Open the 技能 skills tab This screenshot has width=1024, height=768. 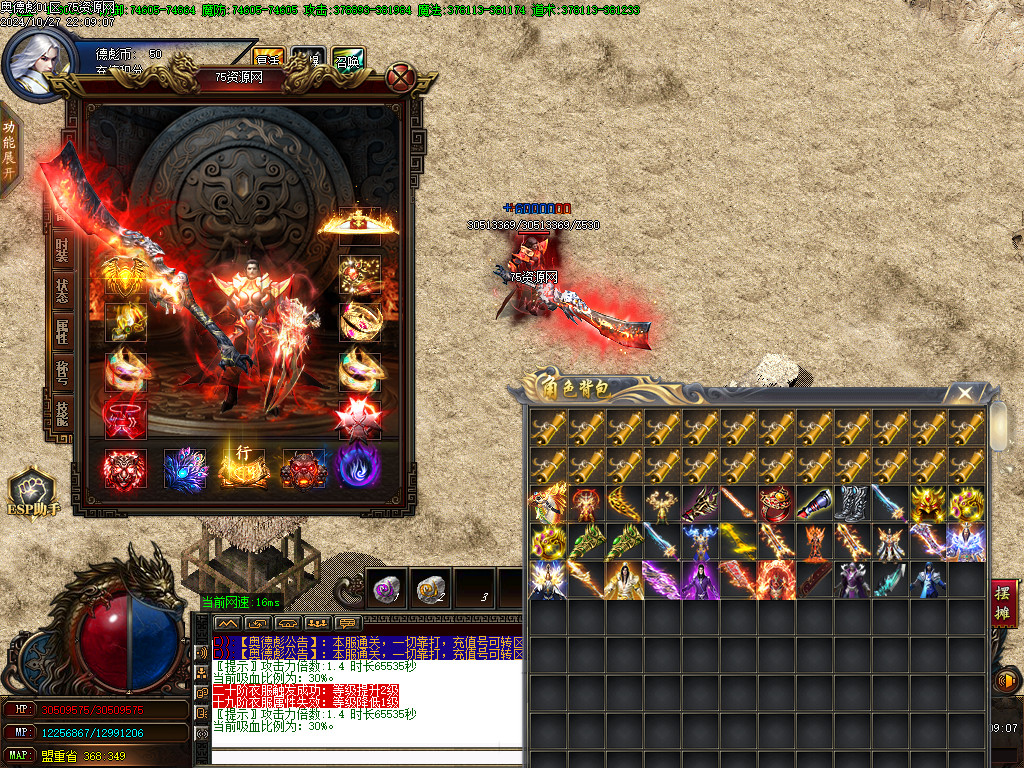pyautogui.click(x=62, y=412)
